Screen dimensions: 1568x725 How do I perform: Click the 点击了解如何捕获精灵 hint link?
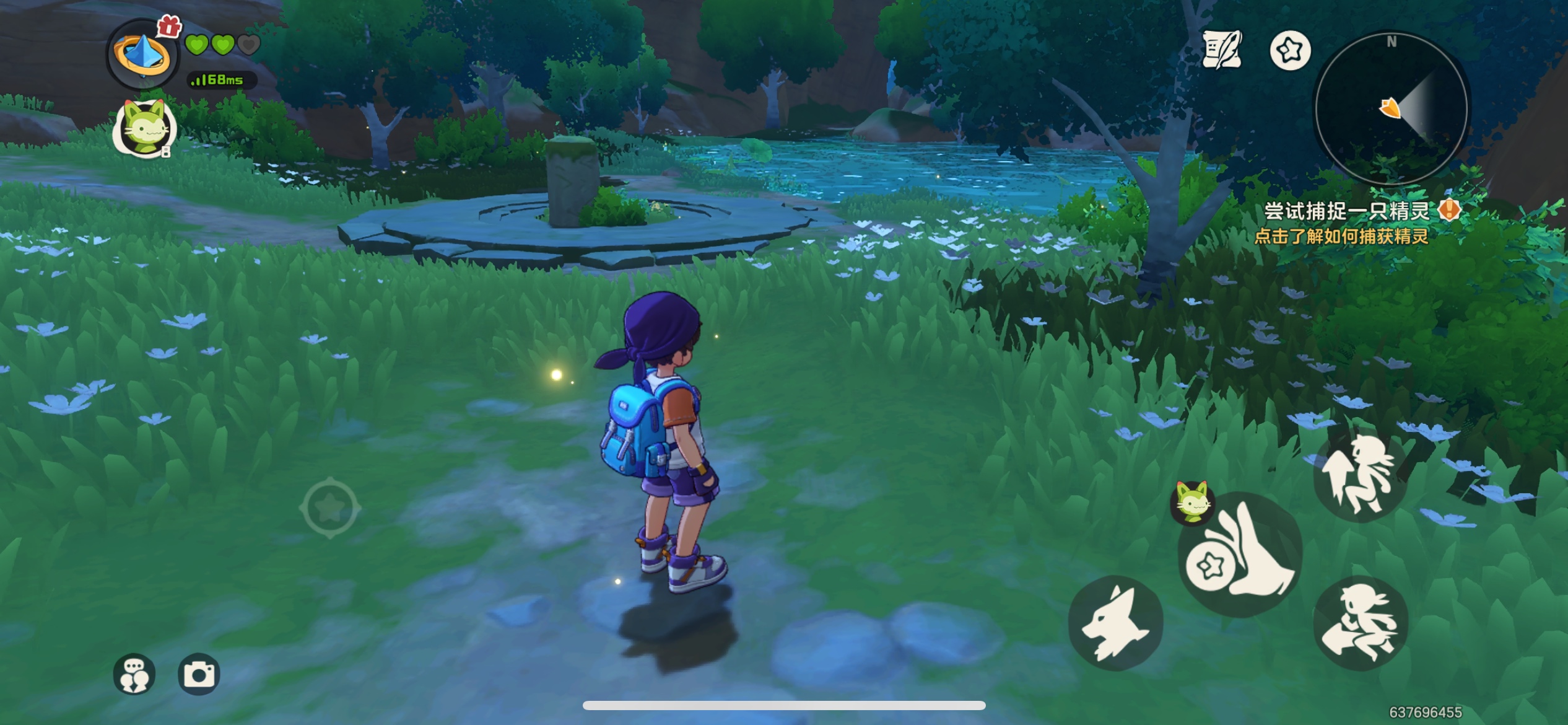(x=1341, y=237)
